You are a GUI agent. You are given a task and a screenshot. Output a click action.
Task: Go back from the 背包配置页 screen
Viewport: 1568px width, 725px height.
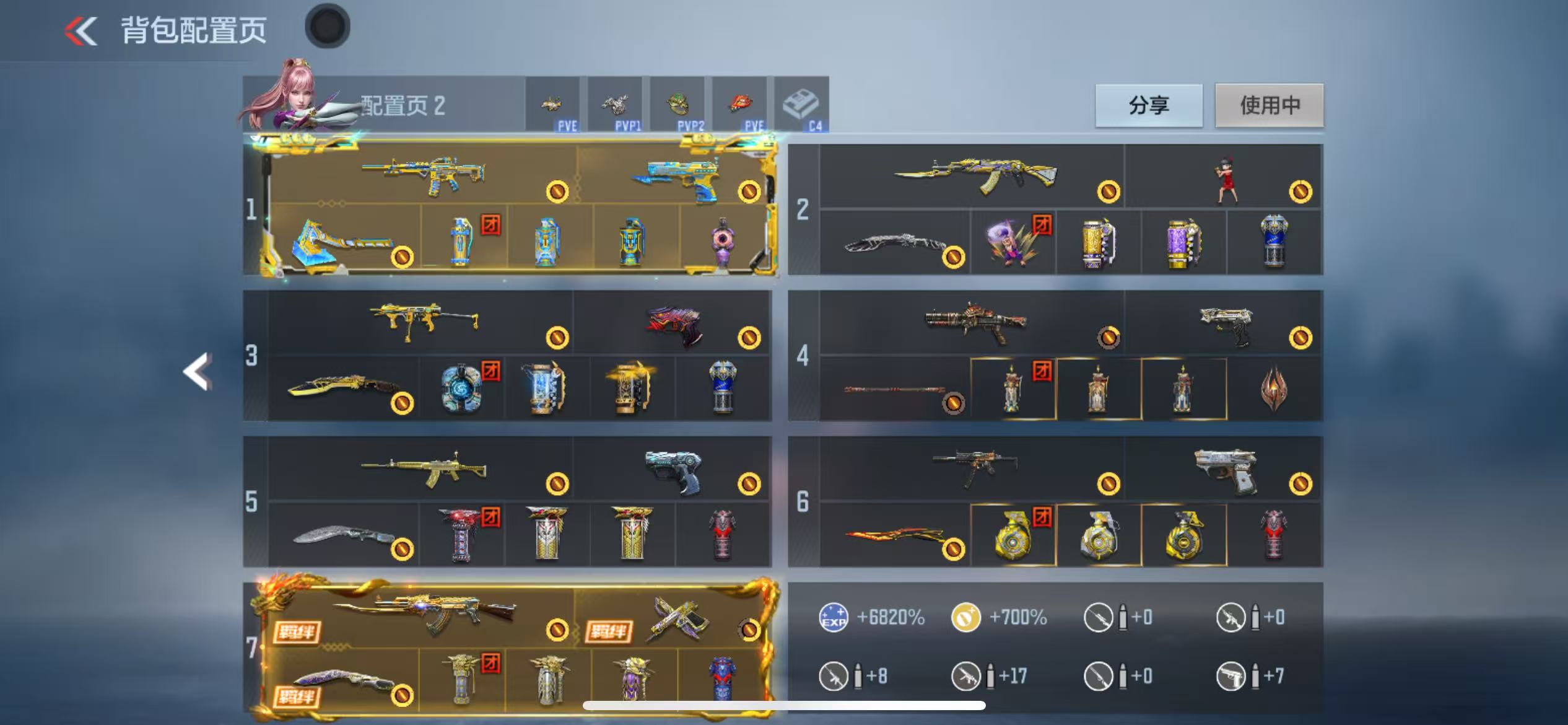(x=81, y=31)
